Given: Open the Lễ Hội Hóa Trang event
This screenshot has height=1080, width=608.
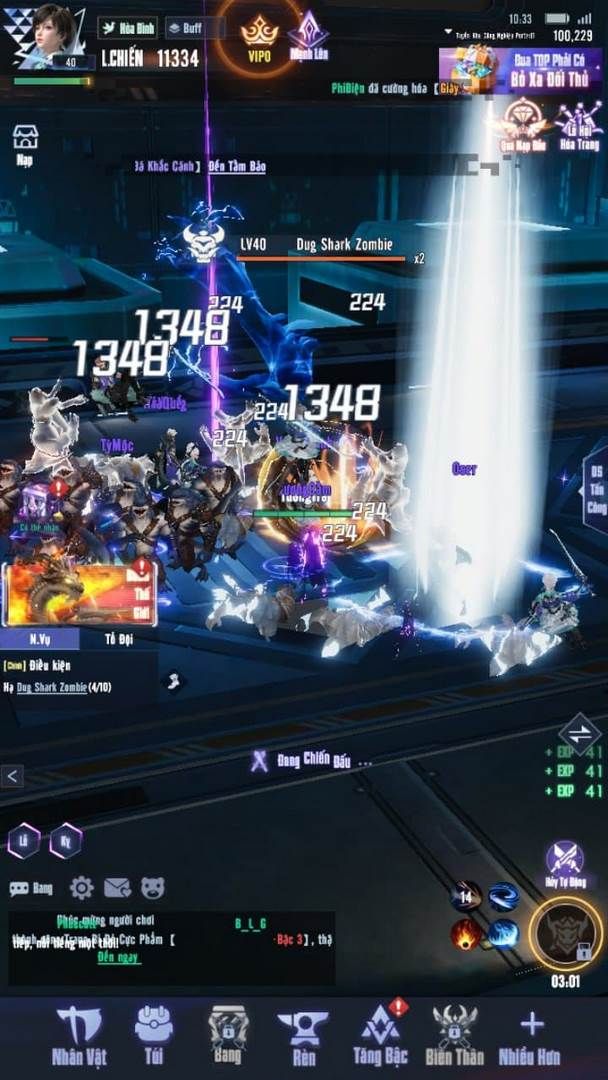Looking at the screenshot, I should (580, 126).
